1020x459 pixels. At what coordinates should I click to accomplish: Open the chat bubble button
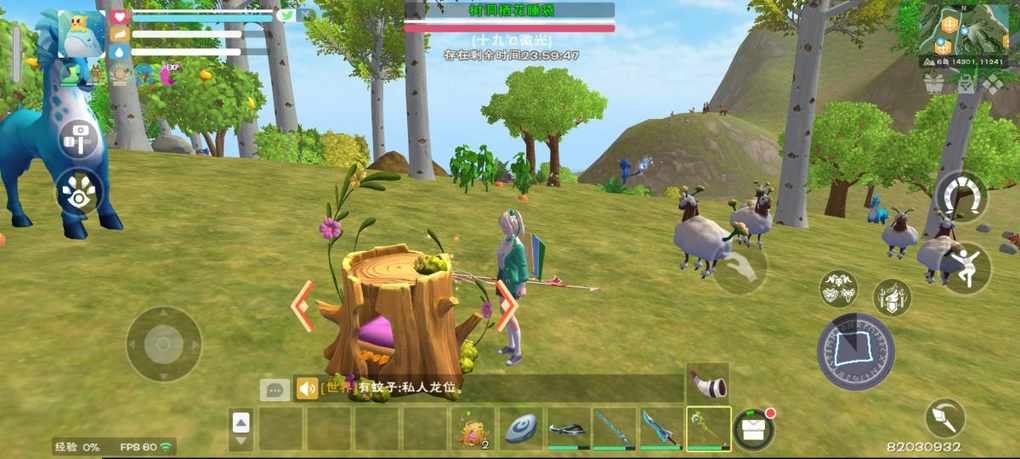pyautogui.click(x=274, y=389)
